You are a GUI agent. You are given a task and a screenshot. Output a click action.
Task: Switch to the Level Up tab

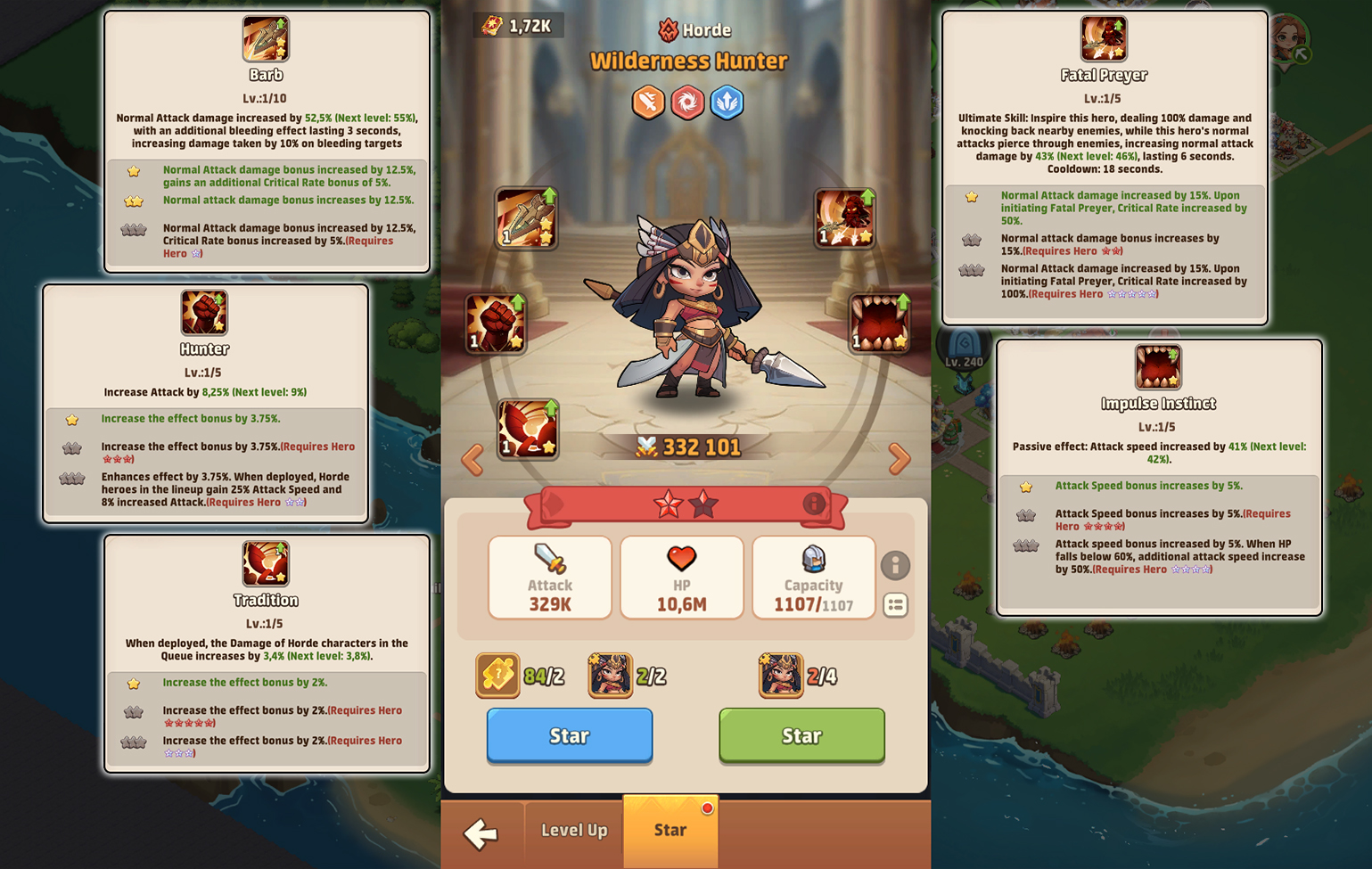[573, 830]
